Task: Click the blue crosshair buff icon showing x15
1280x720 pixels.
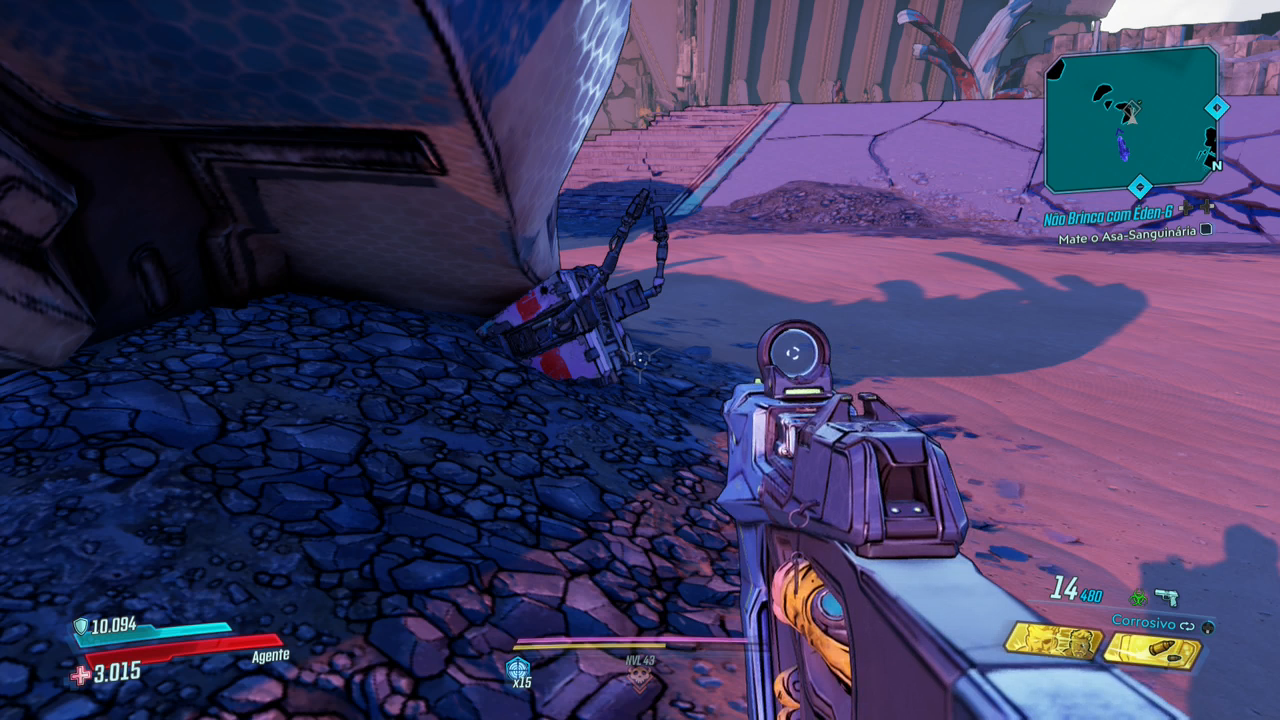Action: [x=517, y=668]
